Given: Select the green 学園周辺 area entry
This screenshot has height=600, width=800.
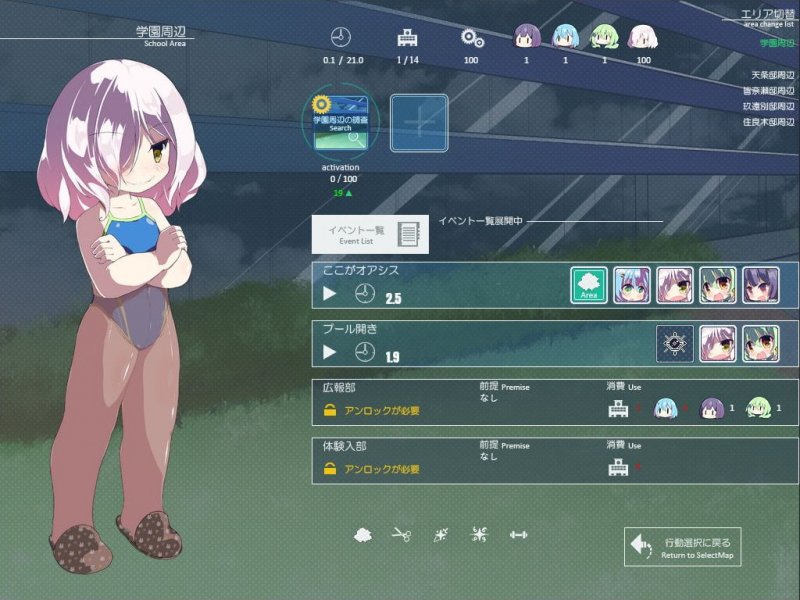Looking at the screenshot, I should (777, 43).
